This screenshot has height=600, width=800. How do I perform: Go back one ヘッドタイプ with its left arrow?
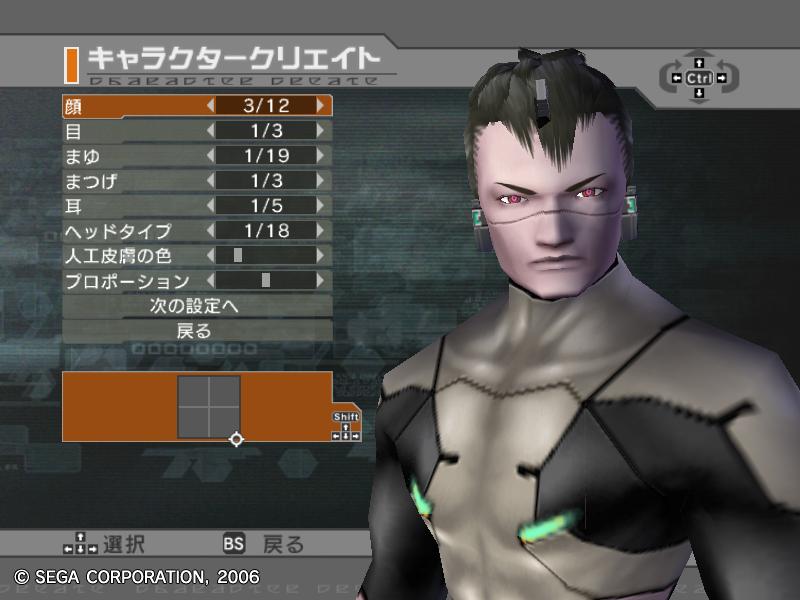(210, 231)
